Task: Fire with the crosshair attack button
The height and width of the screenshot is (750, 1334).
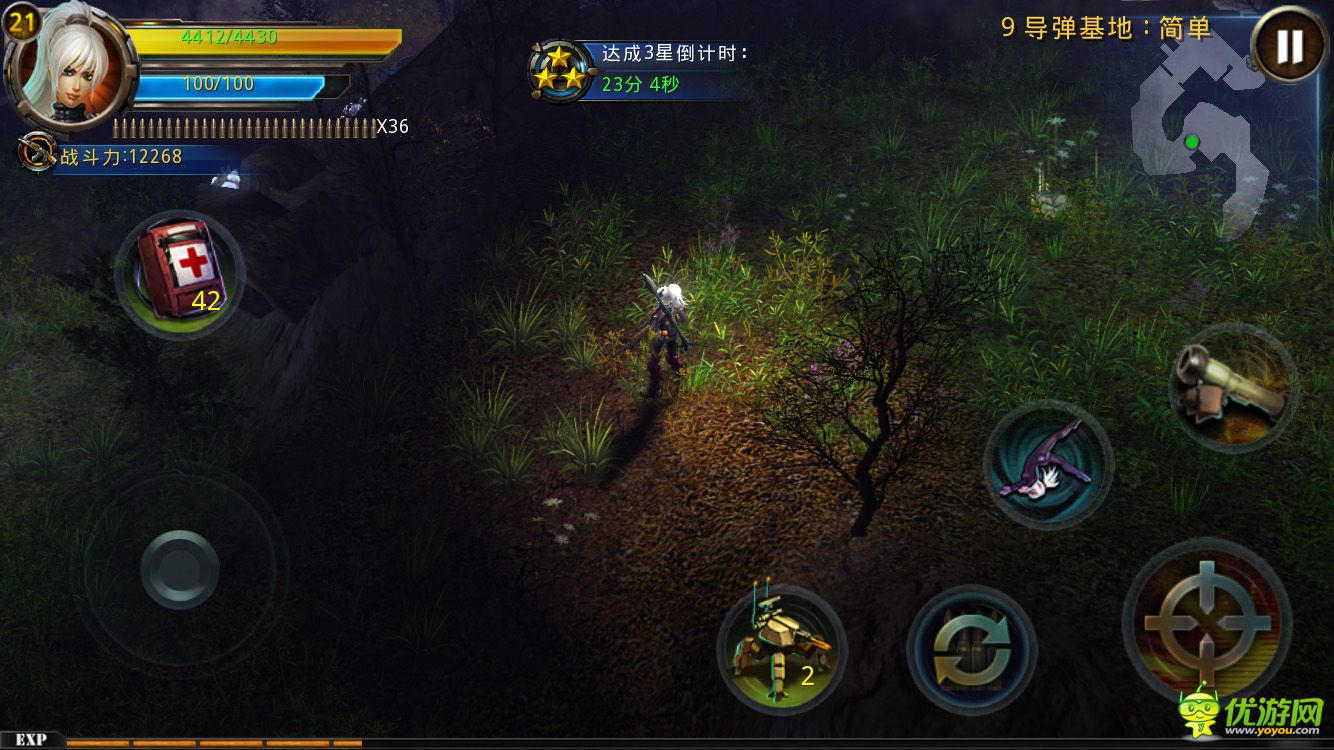Action: pos(1207,622)
